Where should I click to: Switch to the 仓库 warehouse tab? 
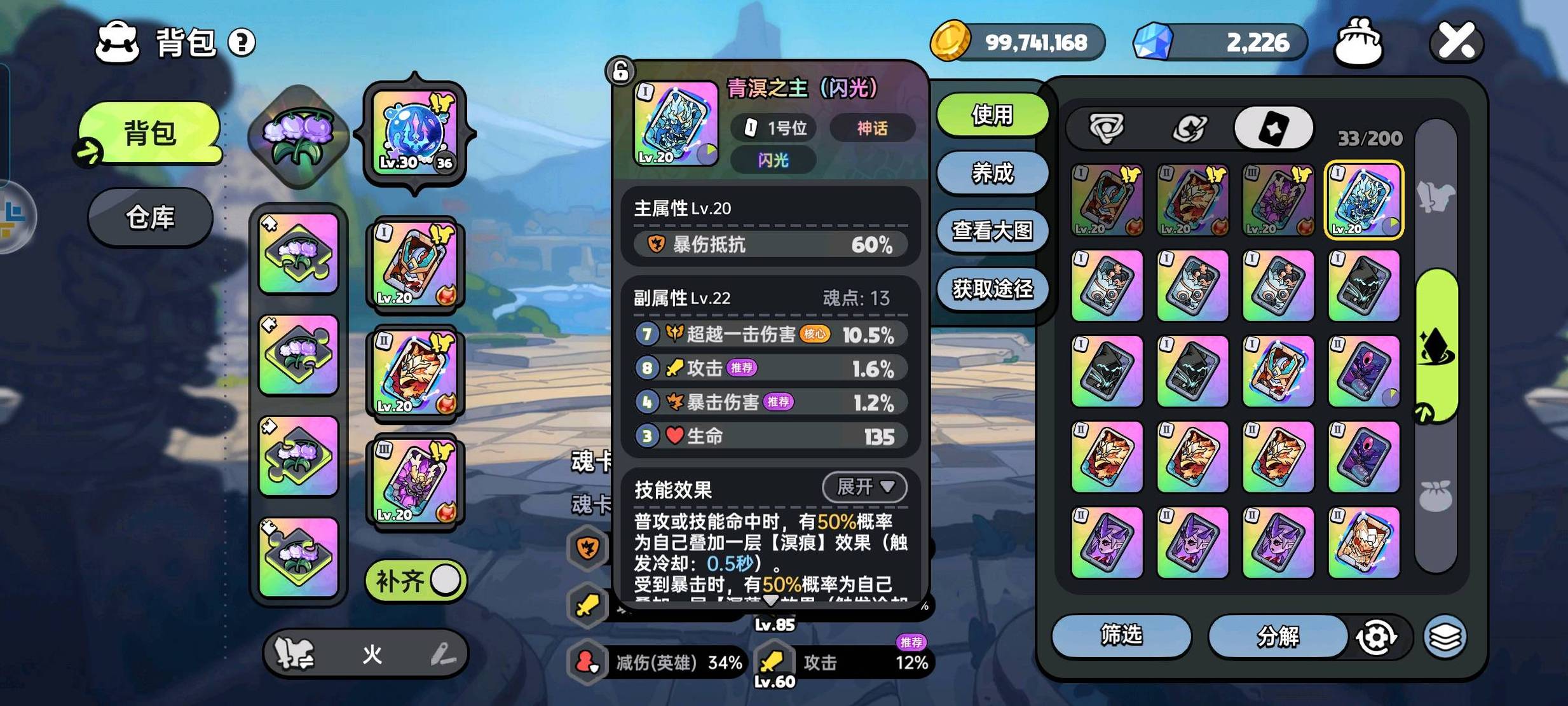tap(150, 218)
